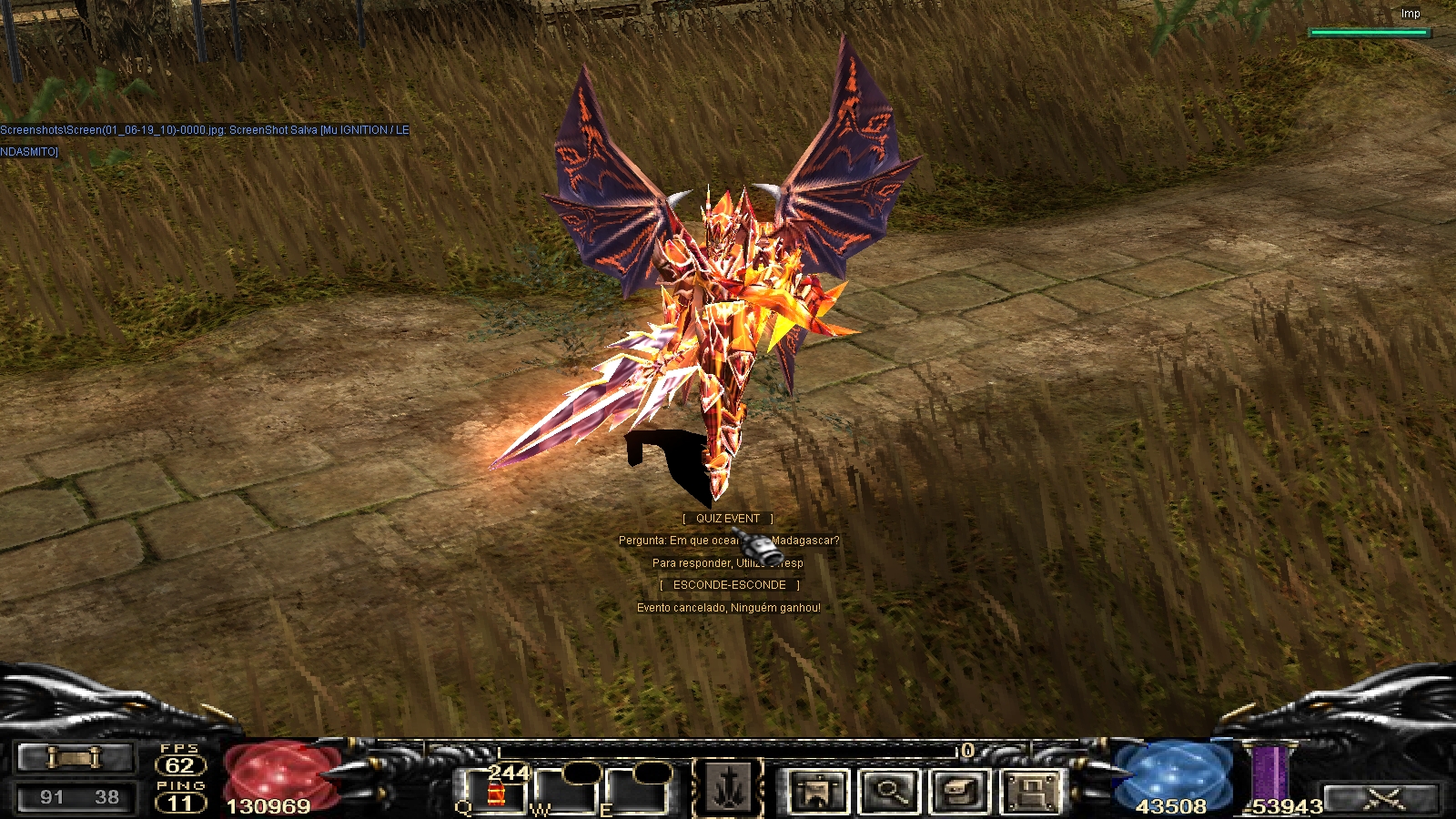The image size is (1456, 819).
Task: Use the red potion in the Q slot
Action: pos(496,791)
